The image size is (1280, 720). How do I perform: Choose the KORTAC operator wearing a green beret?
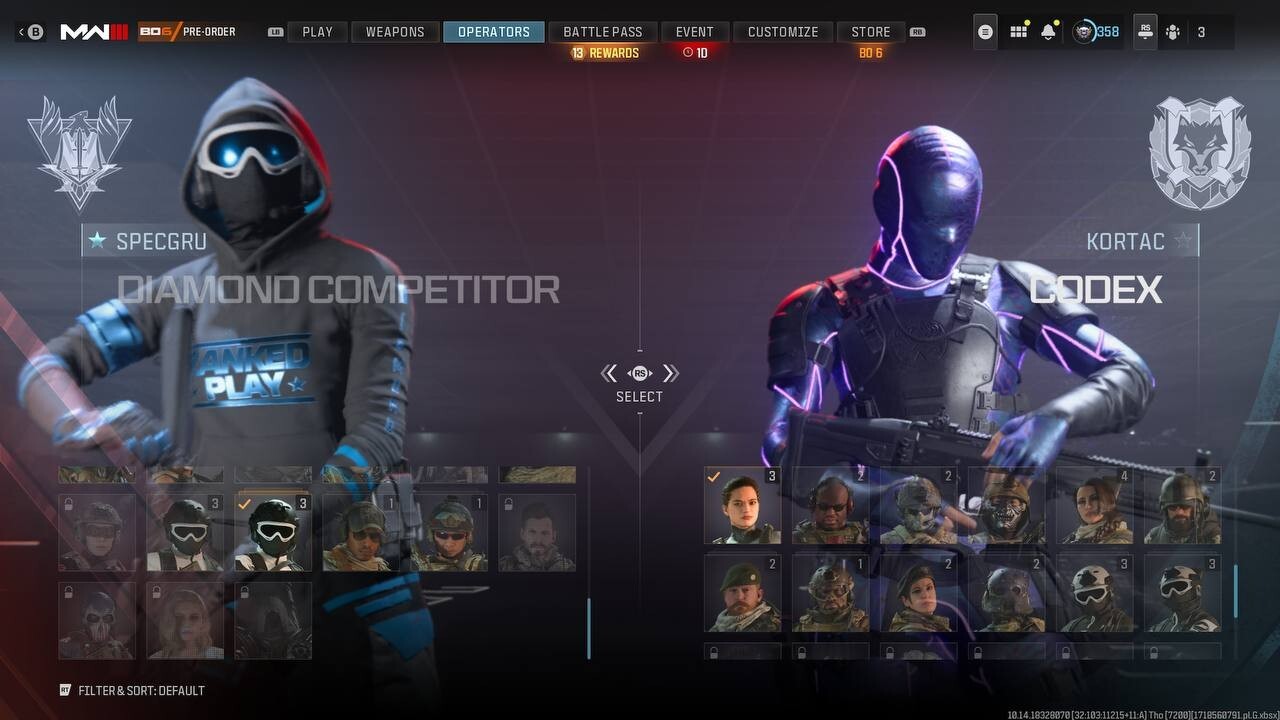tap(742, 593)
